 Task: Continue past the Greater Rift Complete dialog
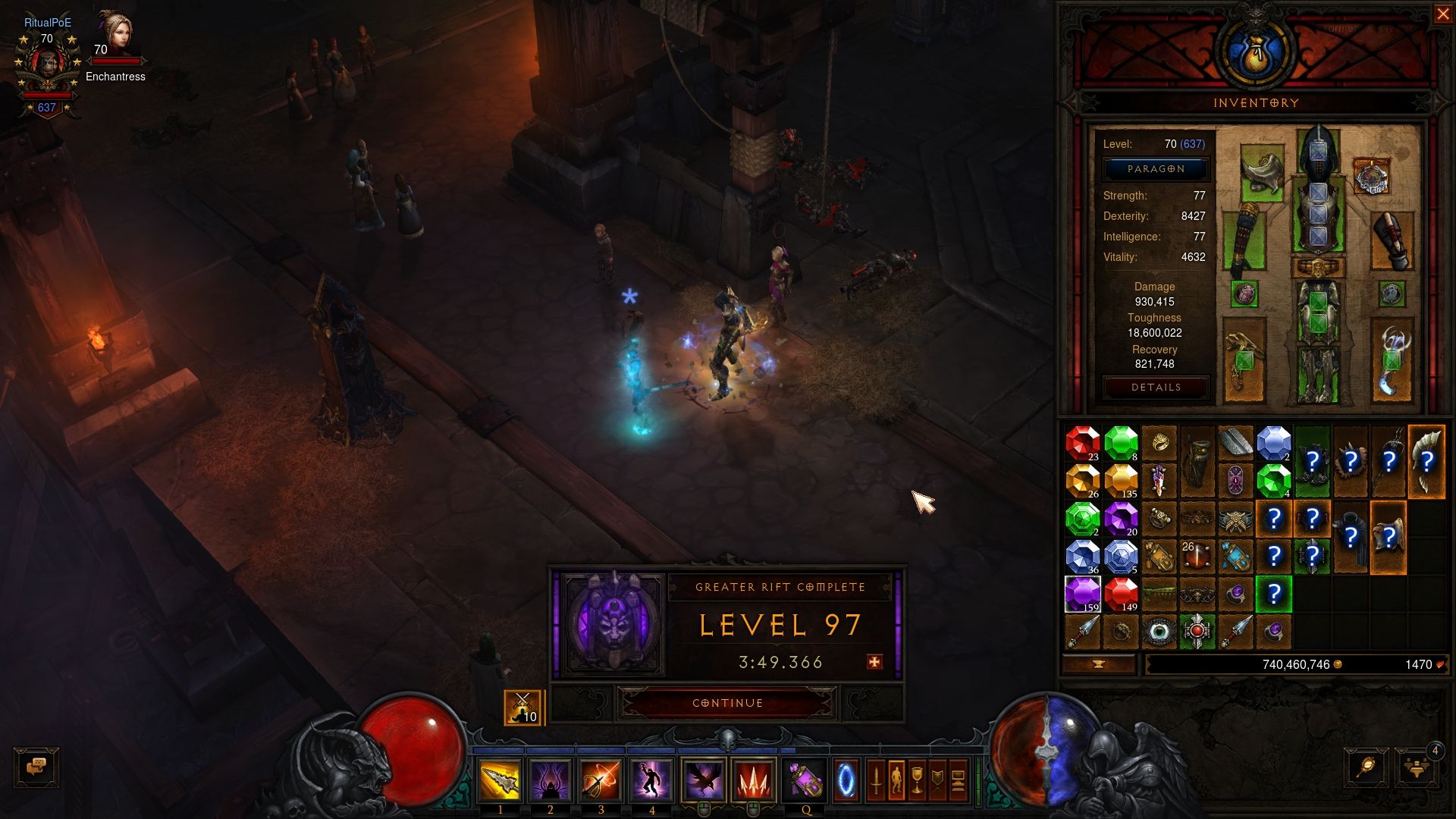[x=727, y=703]
